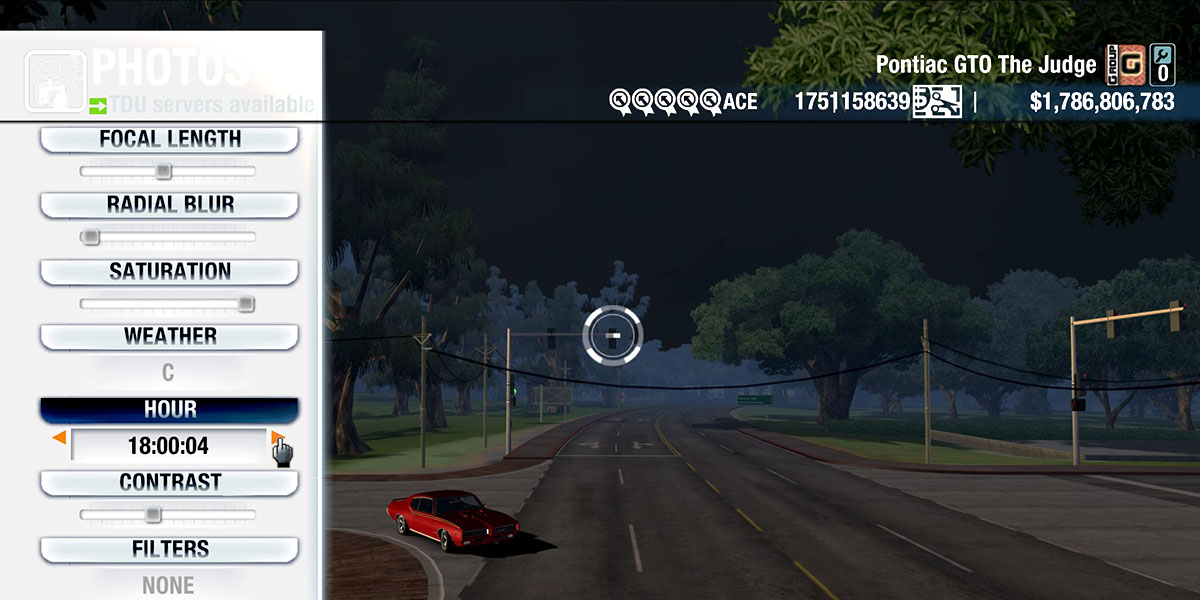Click the Contrast slider handle

[152, 515]
